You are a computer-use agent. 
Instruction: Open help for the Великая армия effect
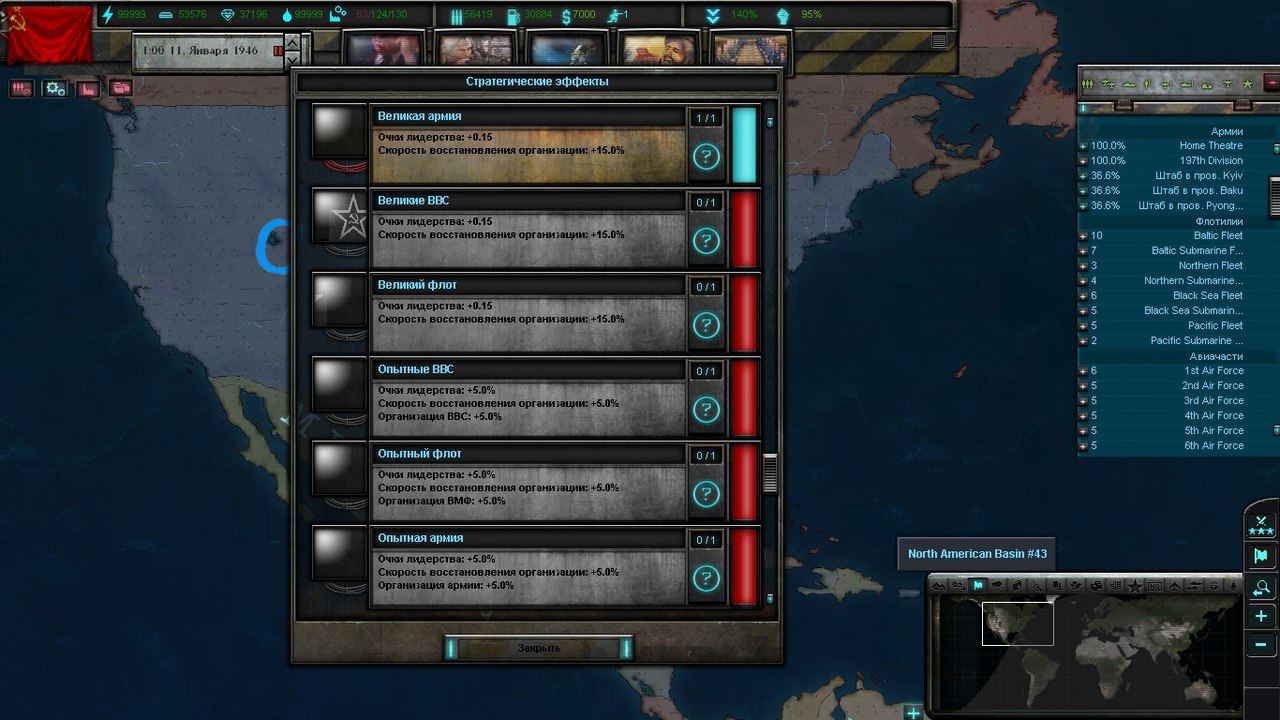(706, 157)
